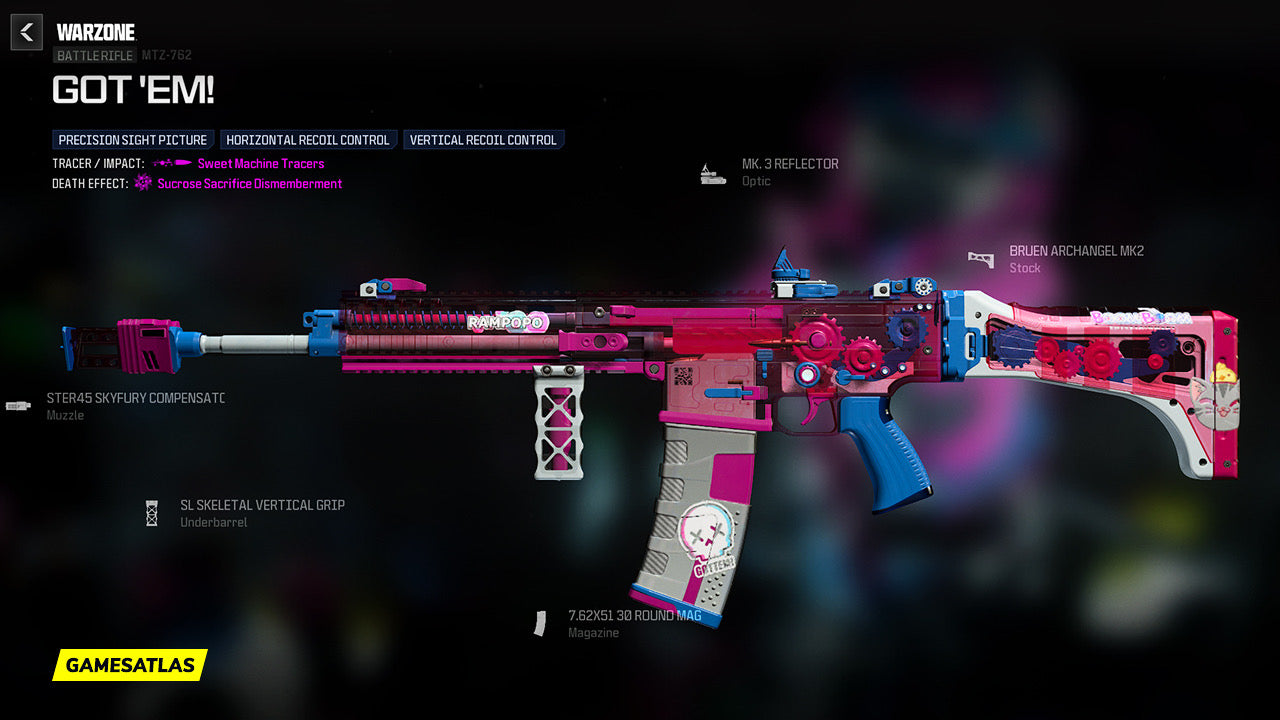Select the SL Skeletal Vertical Grip underbarrel
This screenshot has height=720, width=1280.
click(261, 506)
